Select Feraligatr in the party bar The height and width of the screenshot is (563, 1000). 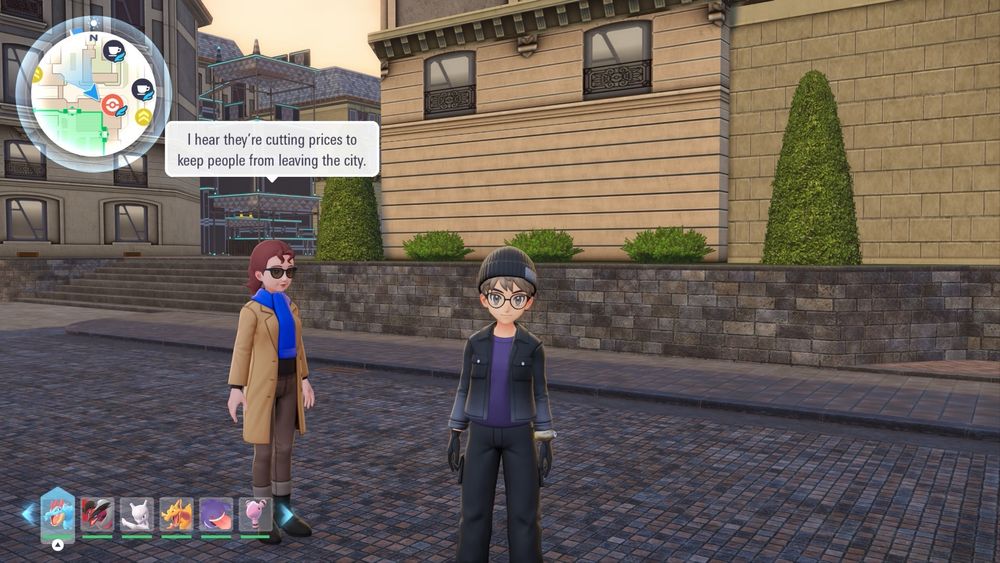click(x=58, y=514)
